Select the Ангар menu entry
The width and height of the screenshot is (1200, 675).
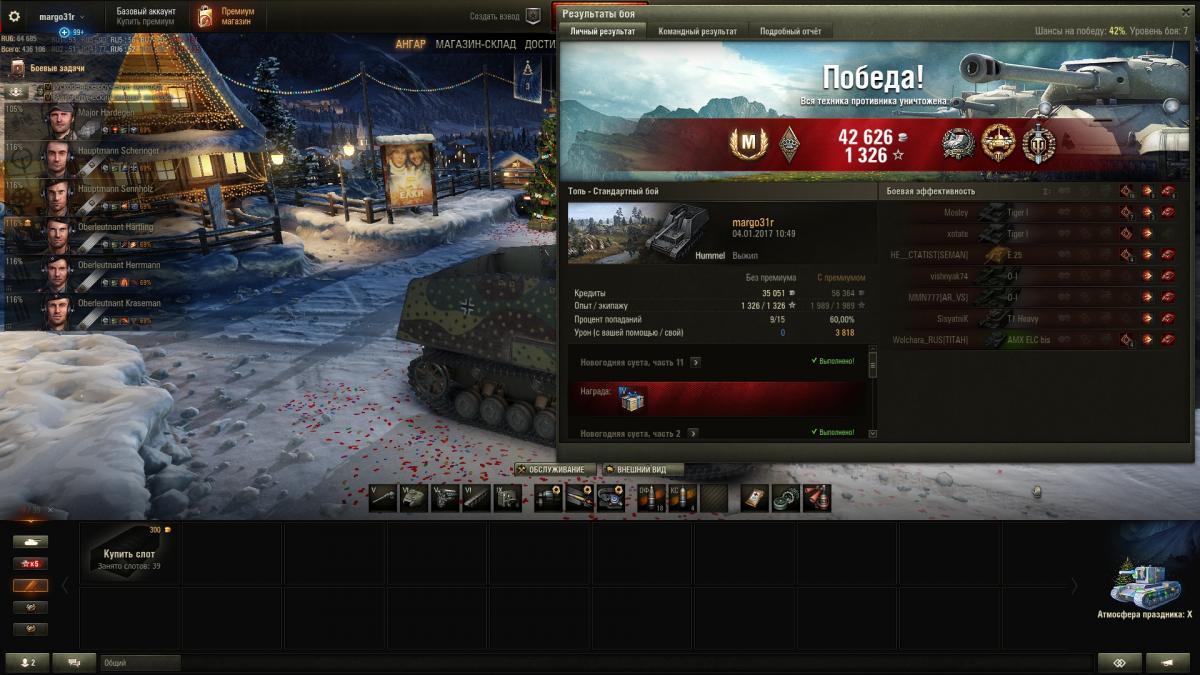[x=410, y=44]
